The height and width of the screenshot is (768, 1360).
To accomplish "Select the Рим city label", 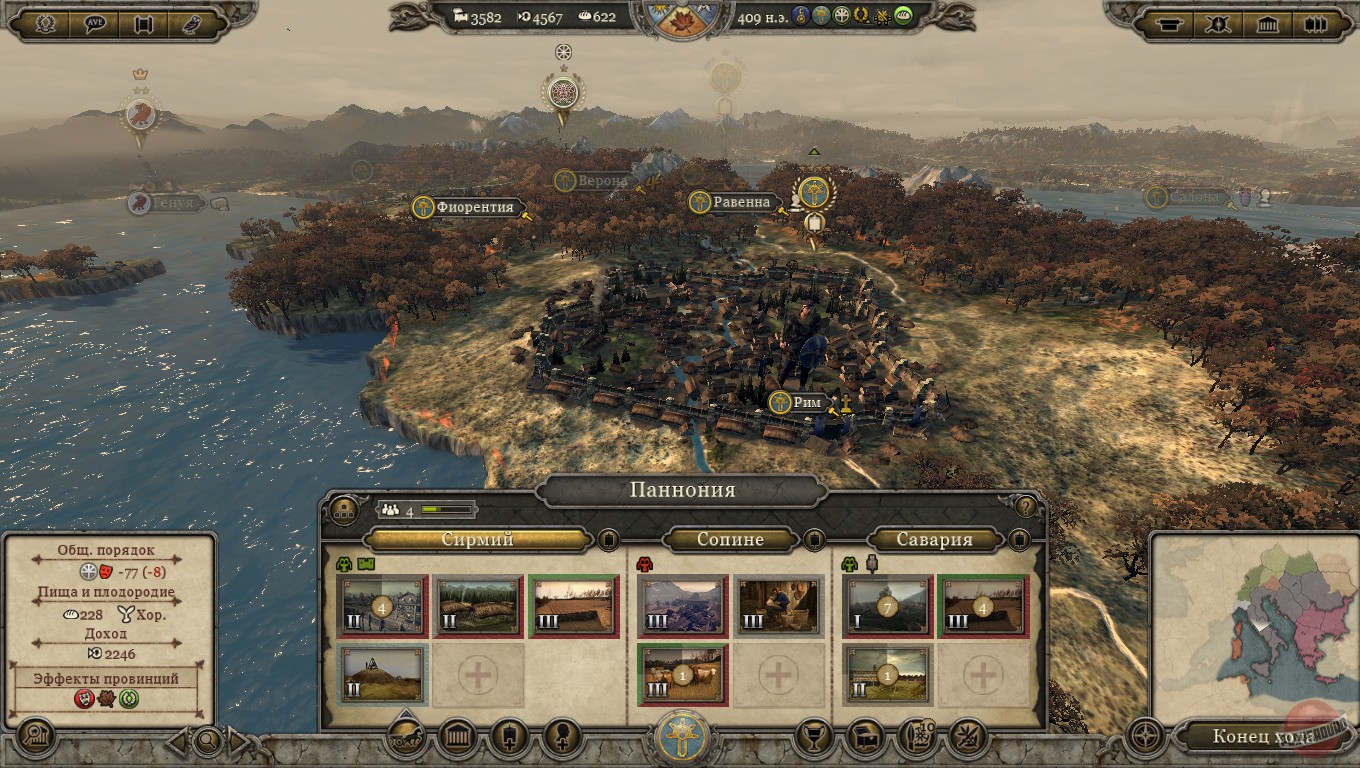I will [806, 403].
